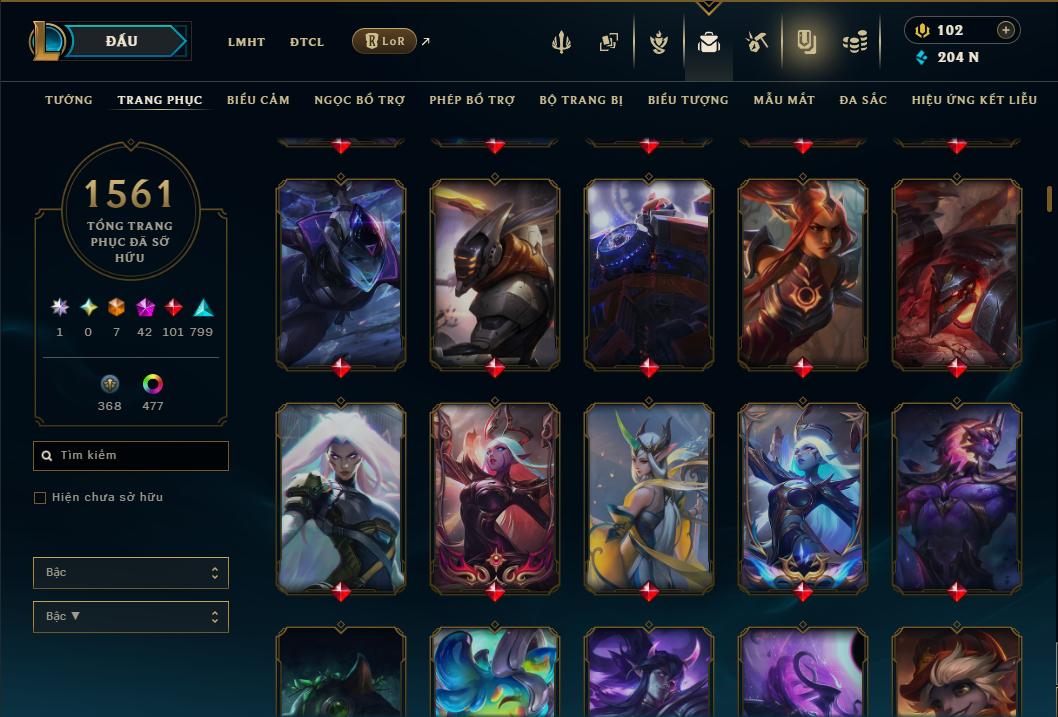Open the ĐA SẮC tab
Viewport: 1058px width, 717px height.
863,100
